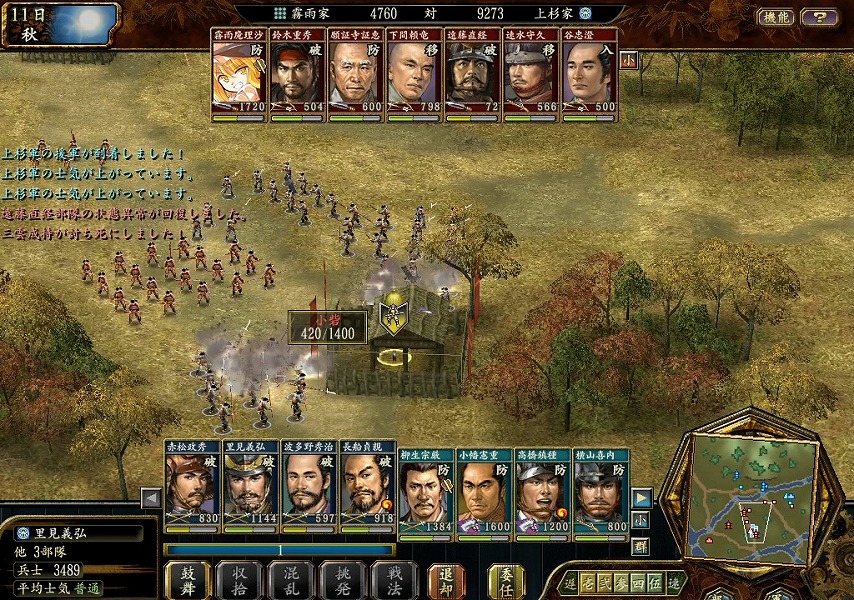Order a retreat with 退却
The height and width of the screenshot is (600, 854).
click(x=446, y=579)
